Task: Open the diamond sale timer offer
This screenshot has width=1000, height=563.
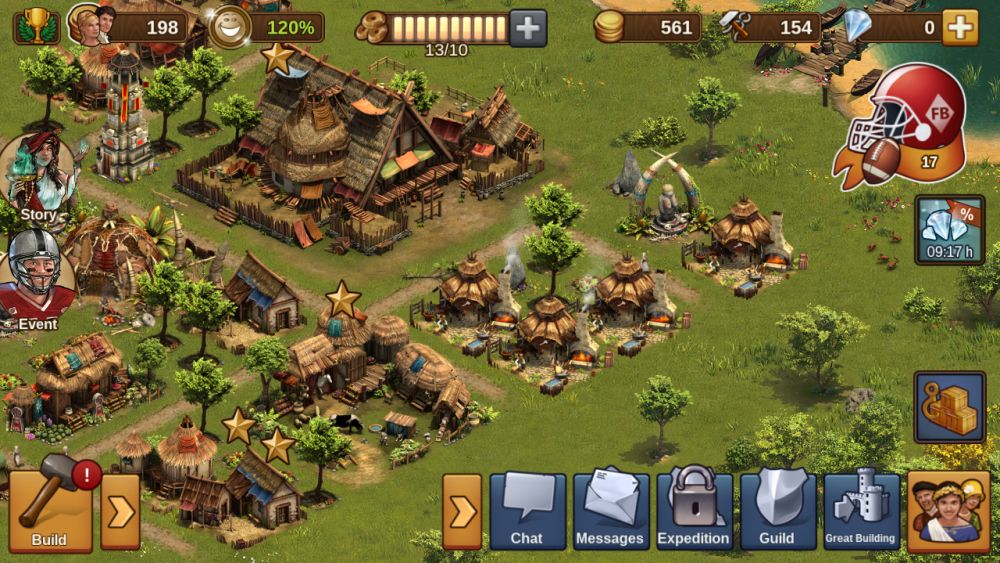Action: [x=949, y=230]
